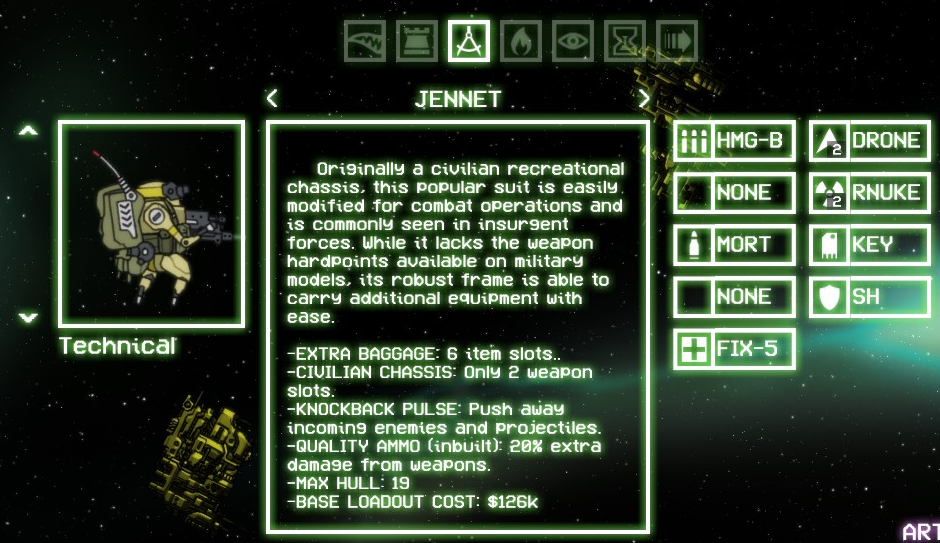
Task: Open the DRONE equipment slot
Action: [870, 141]
